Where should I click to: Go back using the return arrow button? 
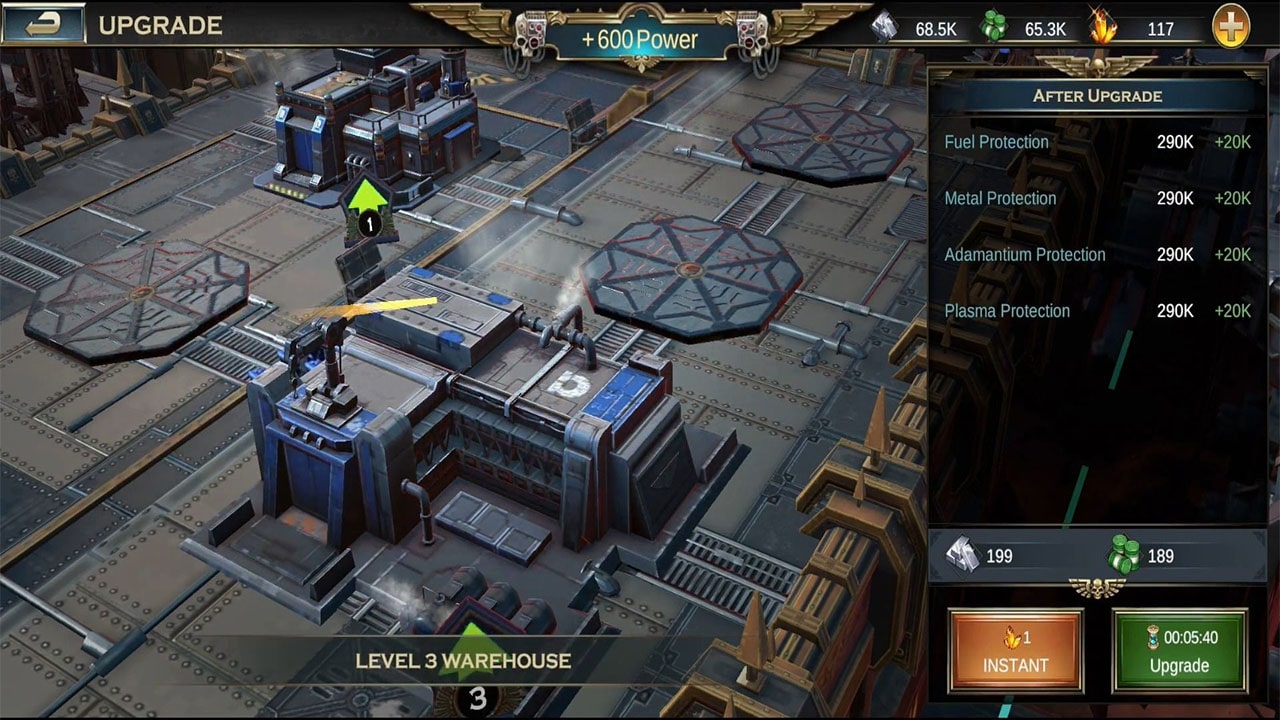coord(44,25)
